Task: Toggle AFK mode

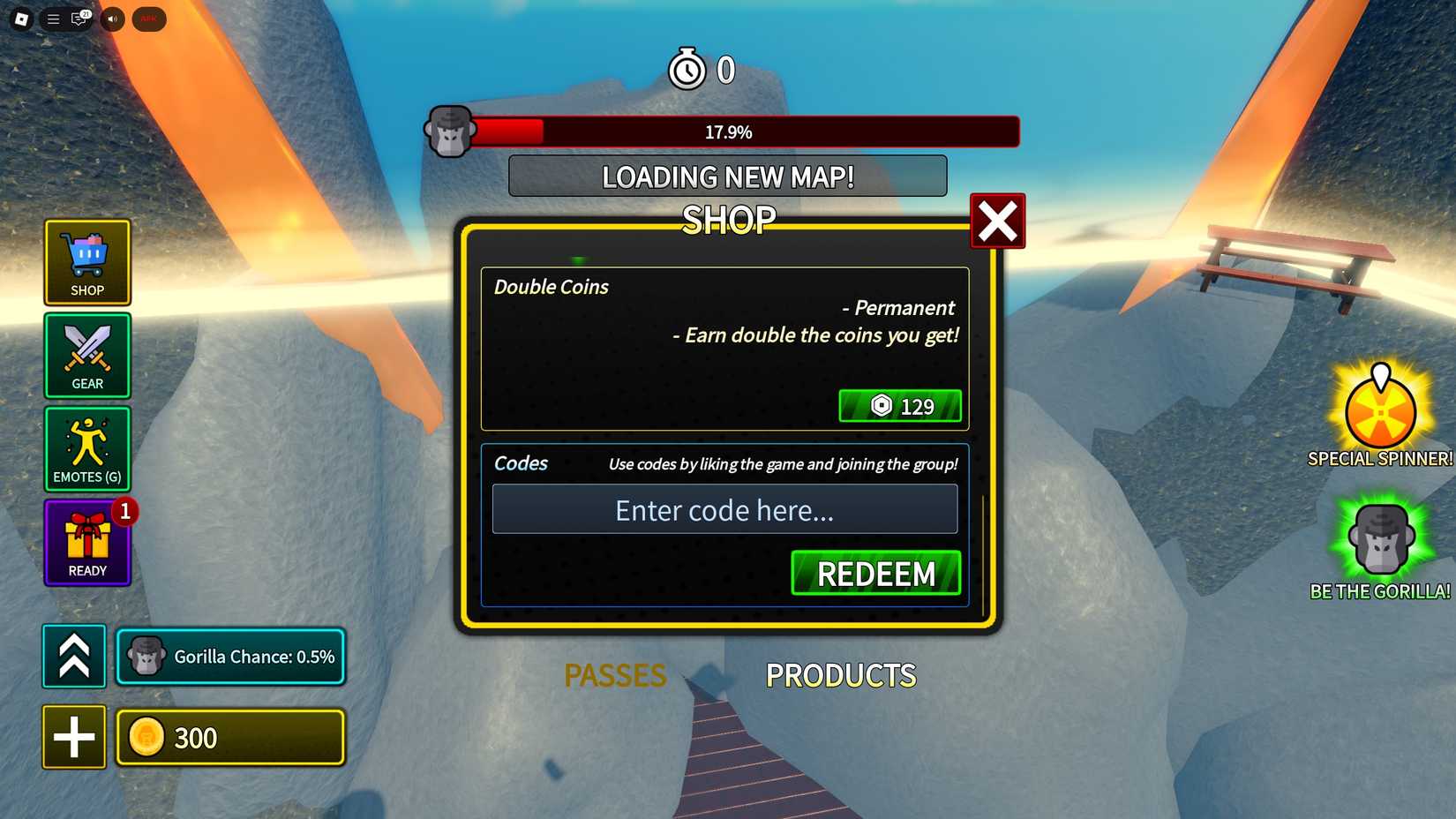Action: pyautogui.click(x=148, y=19)
